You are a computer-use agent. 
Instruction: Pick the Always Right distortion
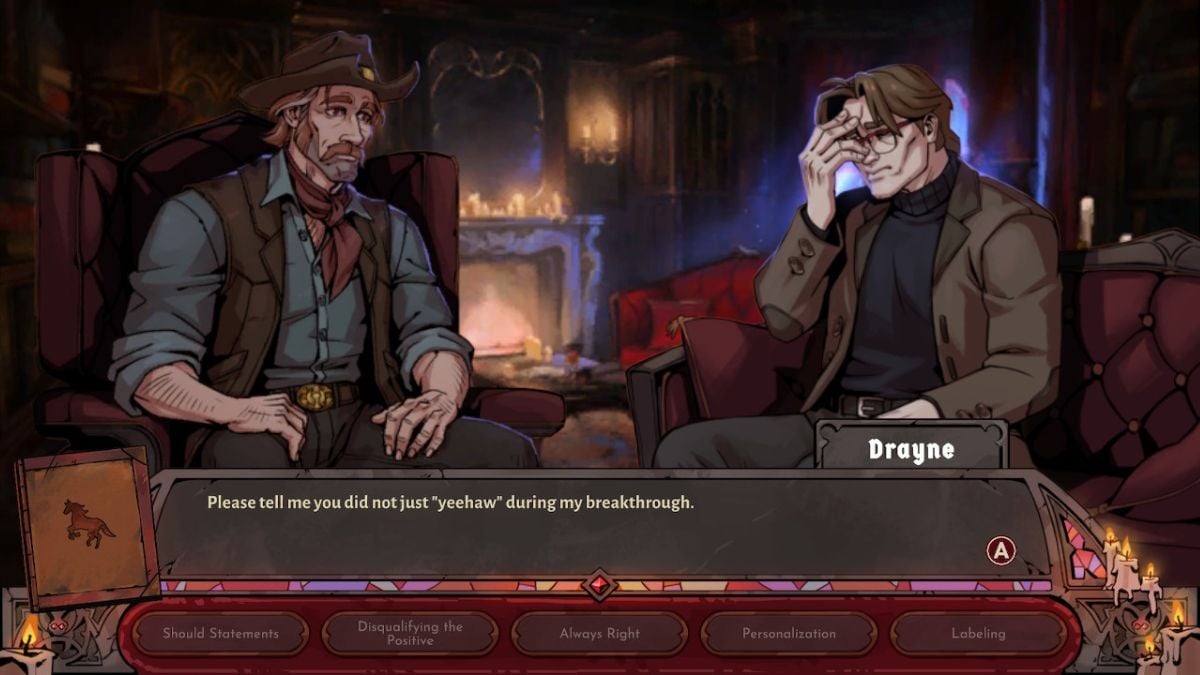[600, 633]
